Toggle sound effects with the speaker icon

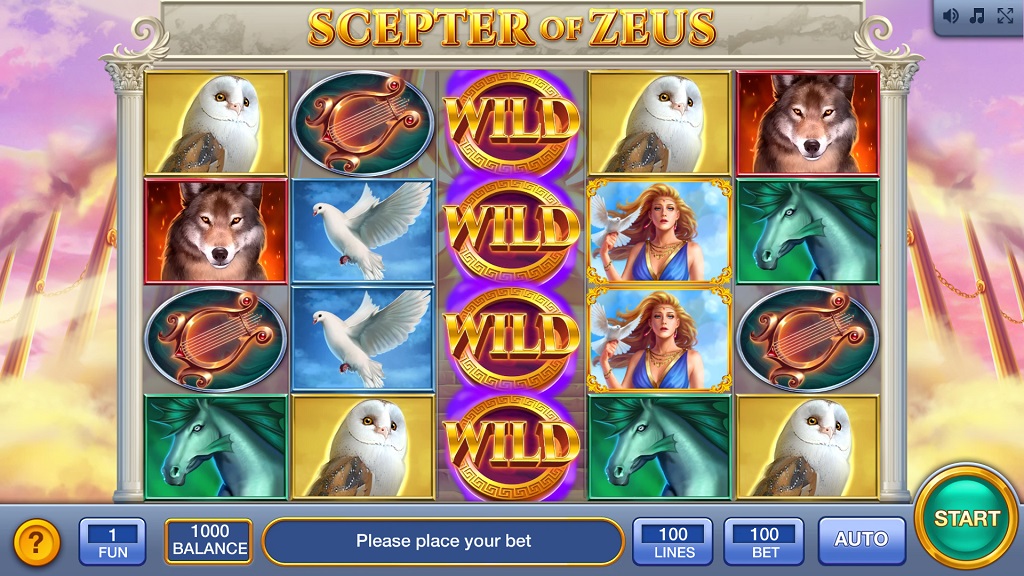951,16
